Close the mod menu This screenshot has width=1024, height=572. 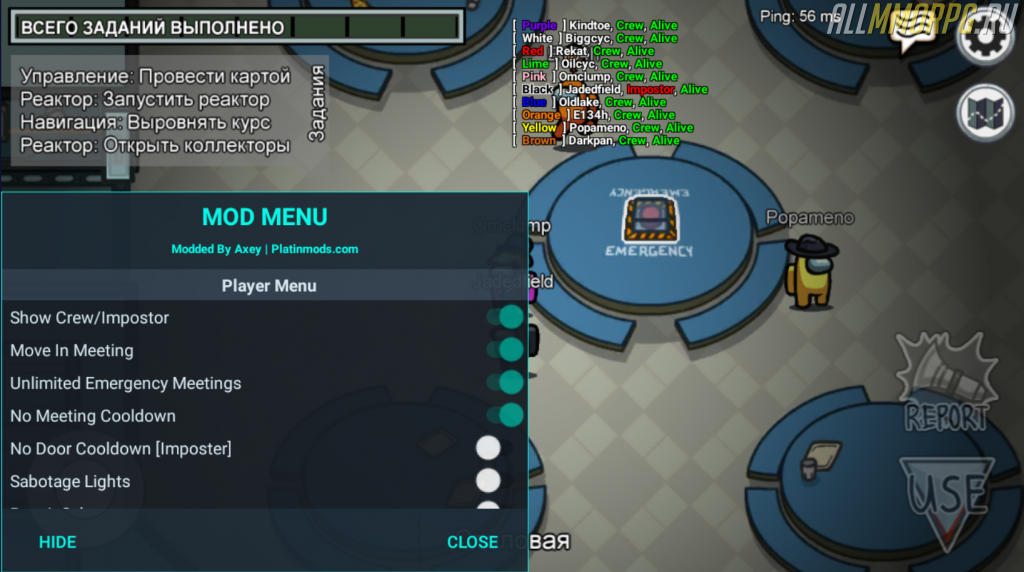(472, 542)
